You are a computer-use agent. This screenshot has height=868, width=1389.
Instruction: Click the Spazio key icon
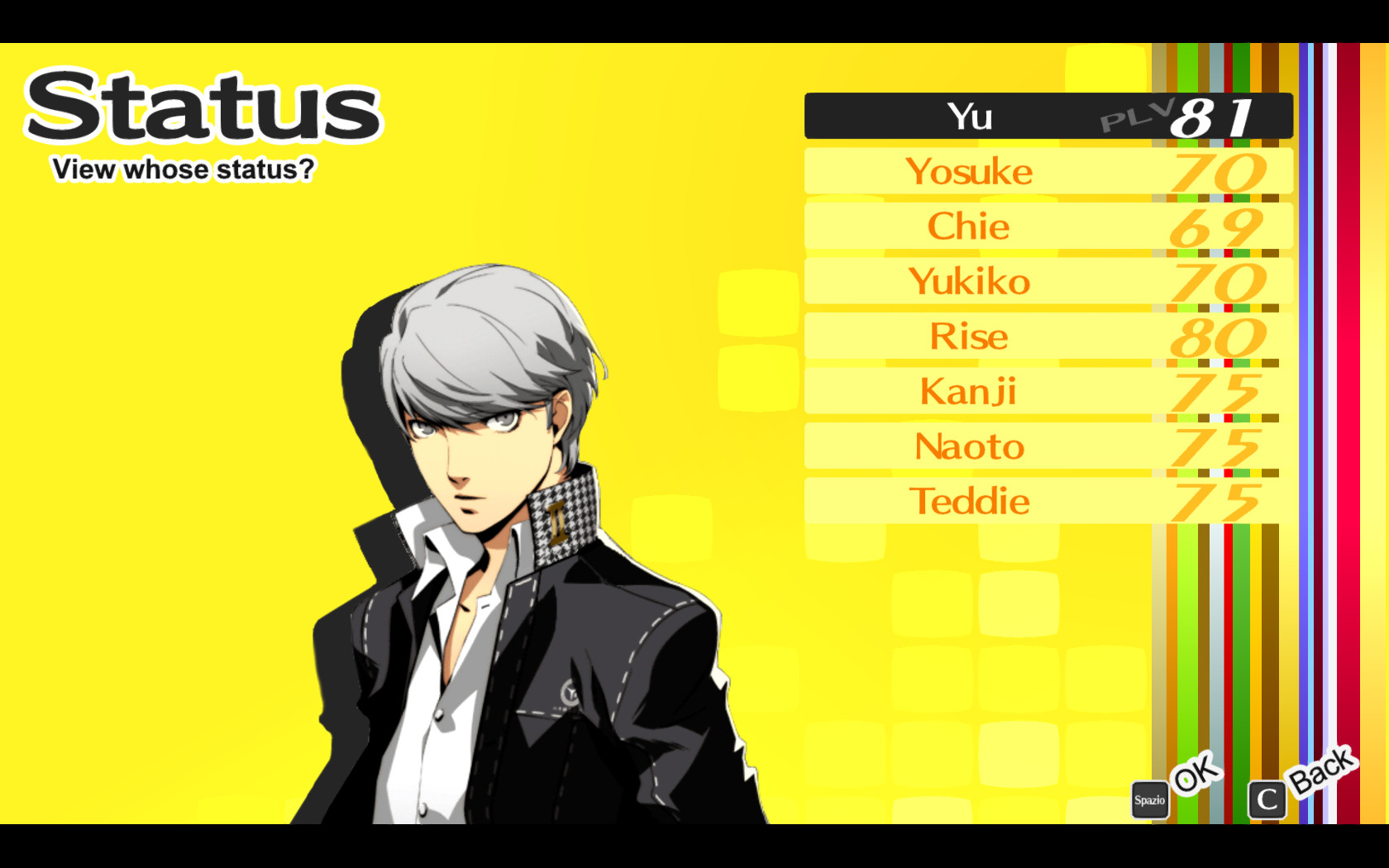coord(1149,800)
